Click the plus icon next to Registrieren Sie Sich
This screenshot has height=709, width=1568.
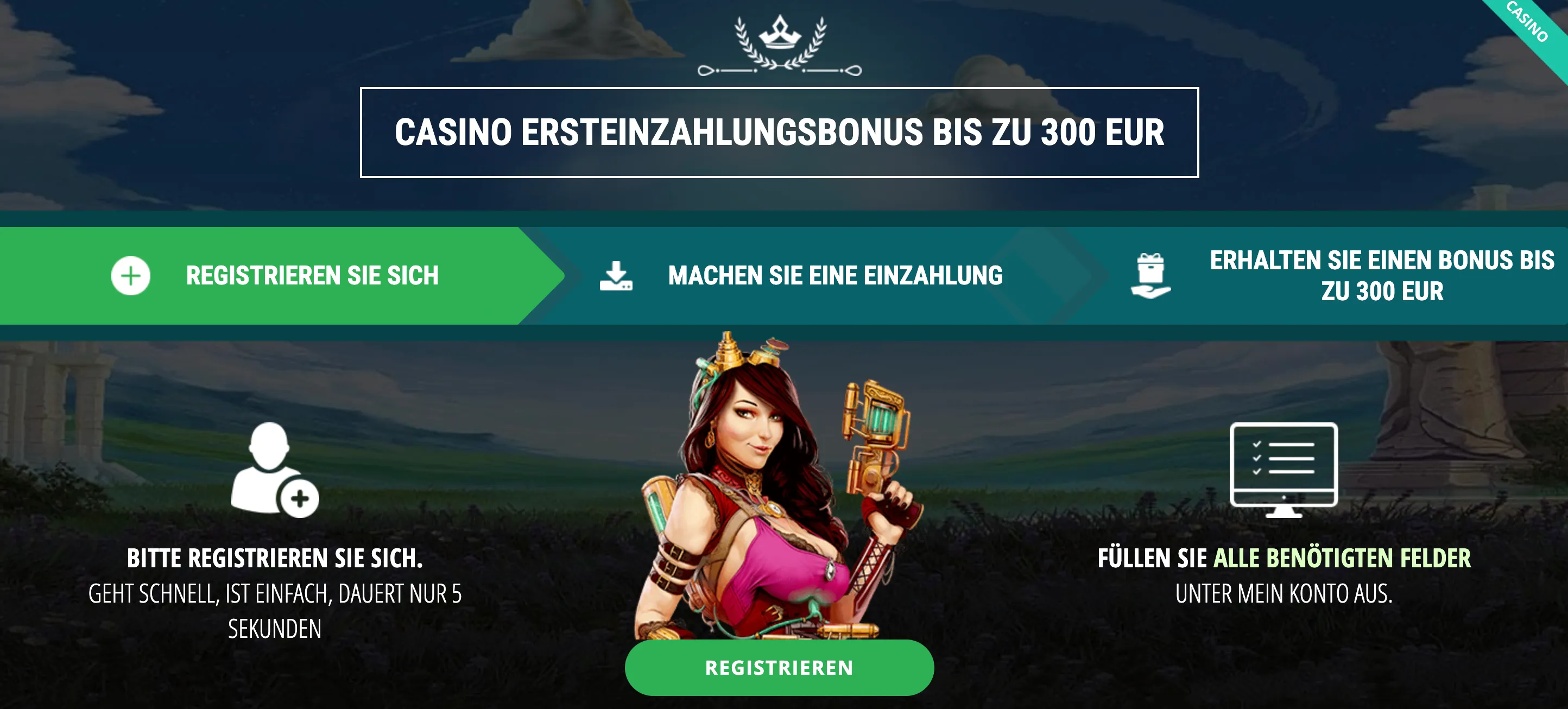coord(130,275)
